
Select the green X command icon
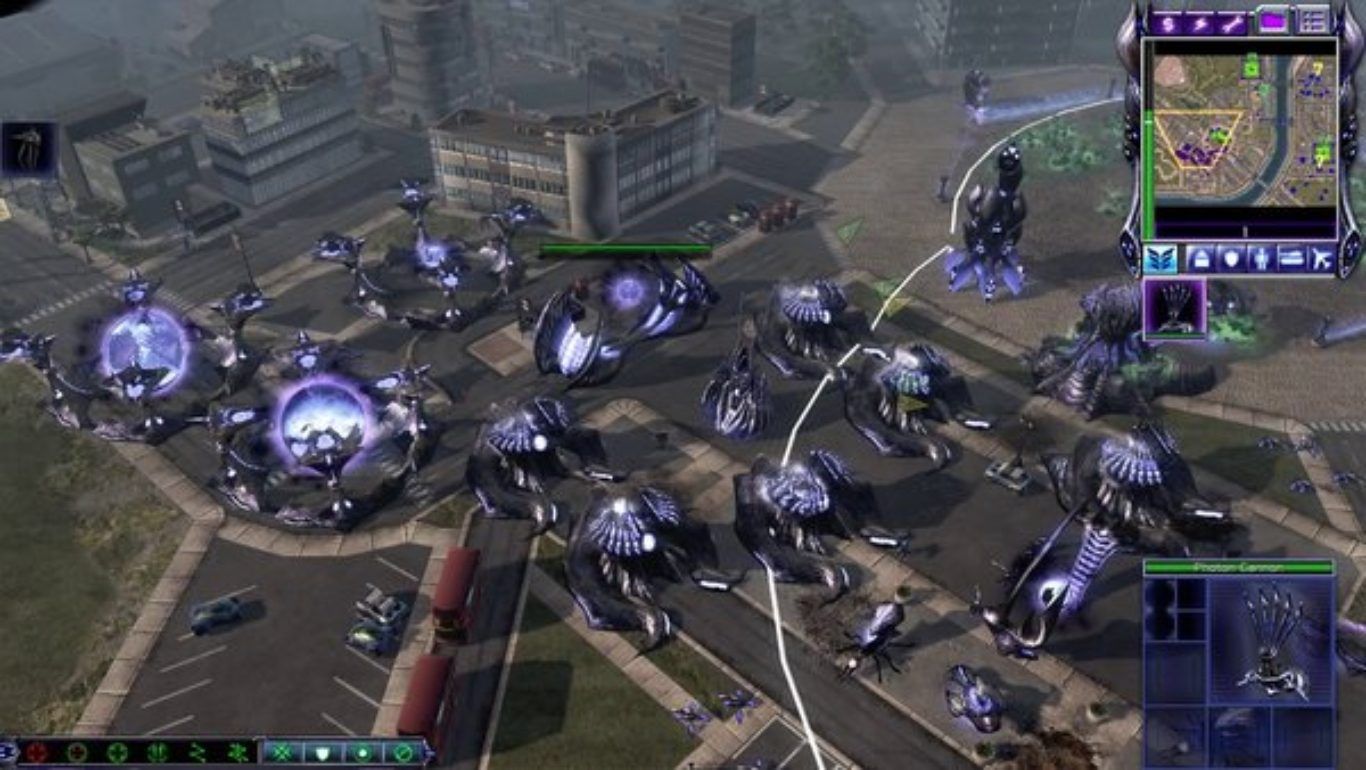click(281, 753)
